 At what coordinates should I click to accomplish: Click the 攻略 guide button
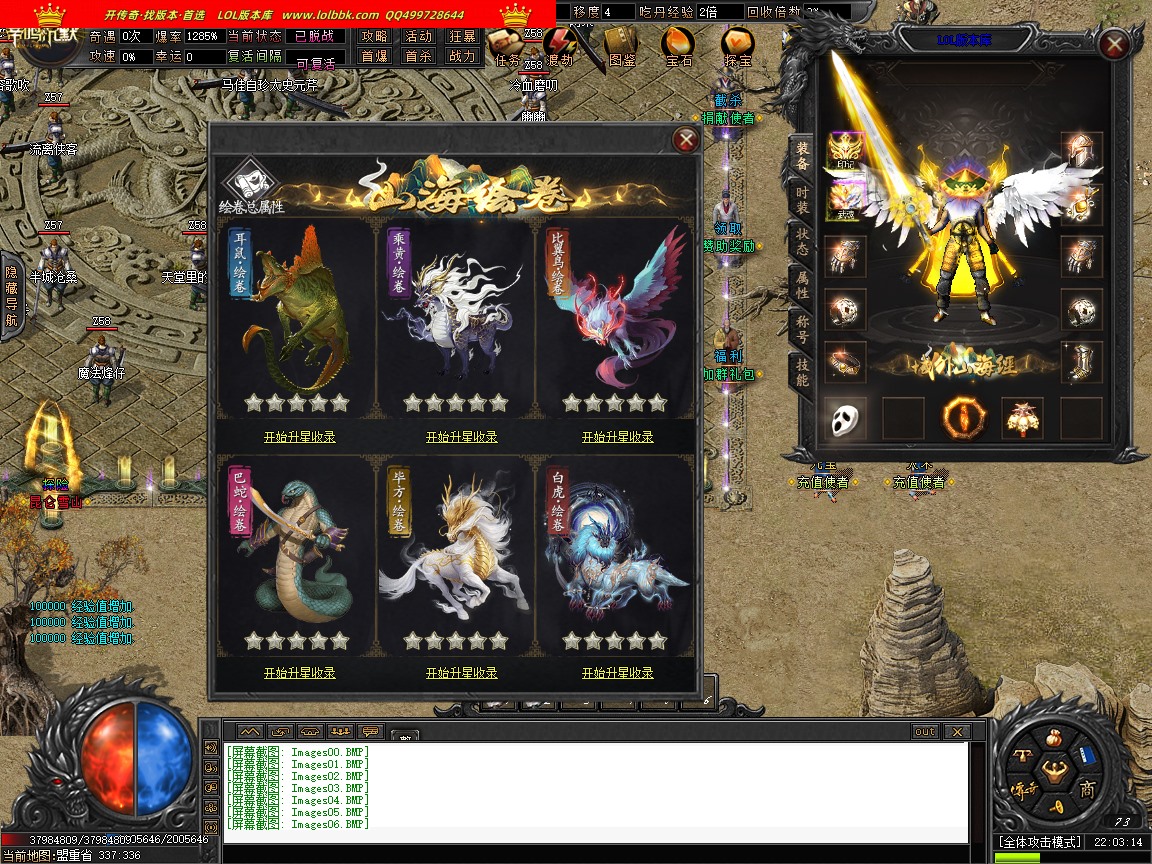point(374,36)
